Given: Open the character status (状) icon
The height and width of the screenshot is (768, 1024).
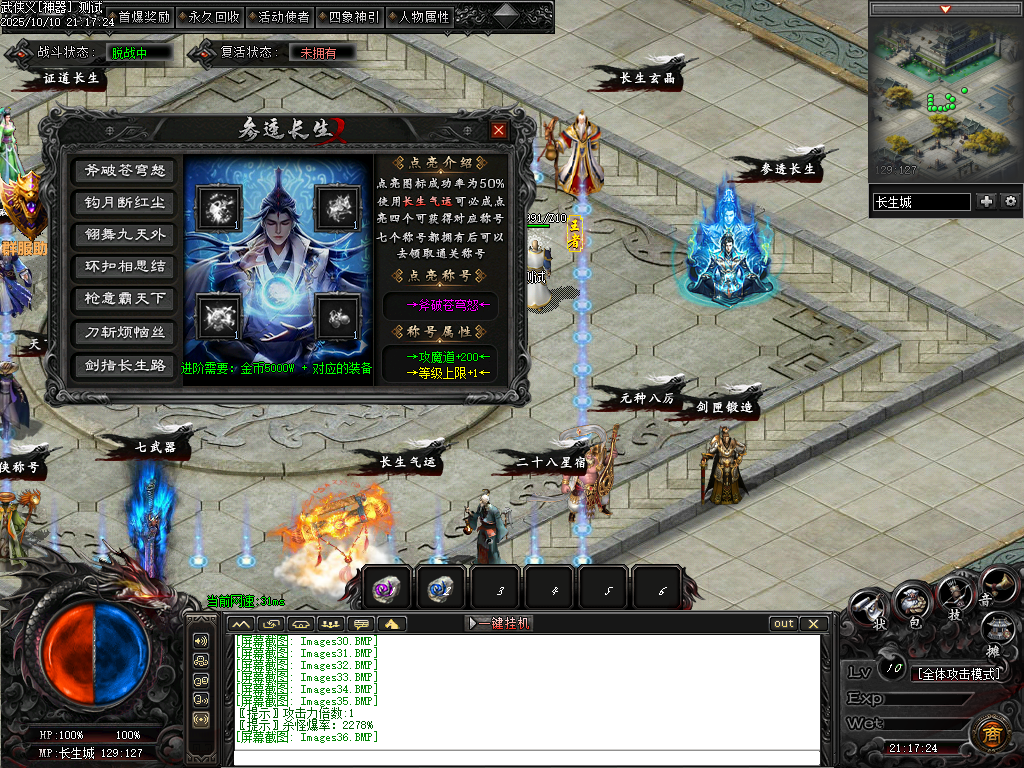Looking at the screenshot, I should (868, 608).
